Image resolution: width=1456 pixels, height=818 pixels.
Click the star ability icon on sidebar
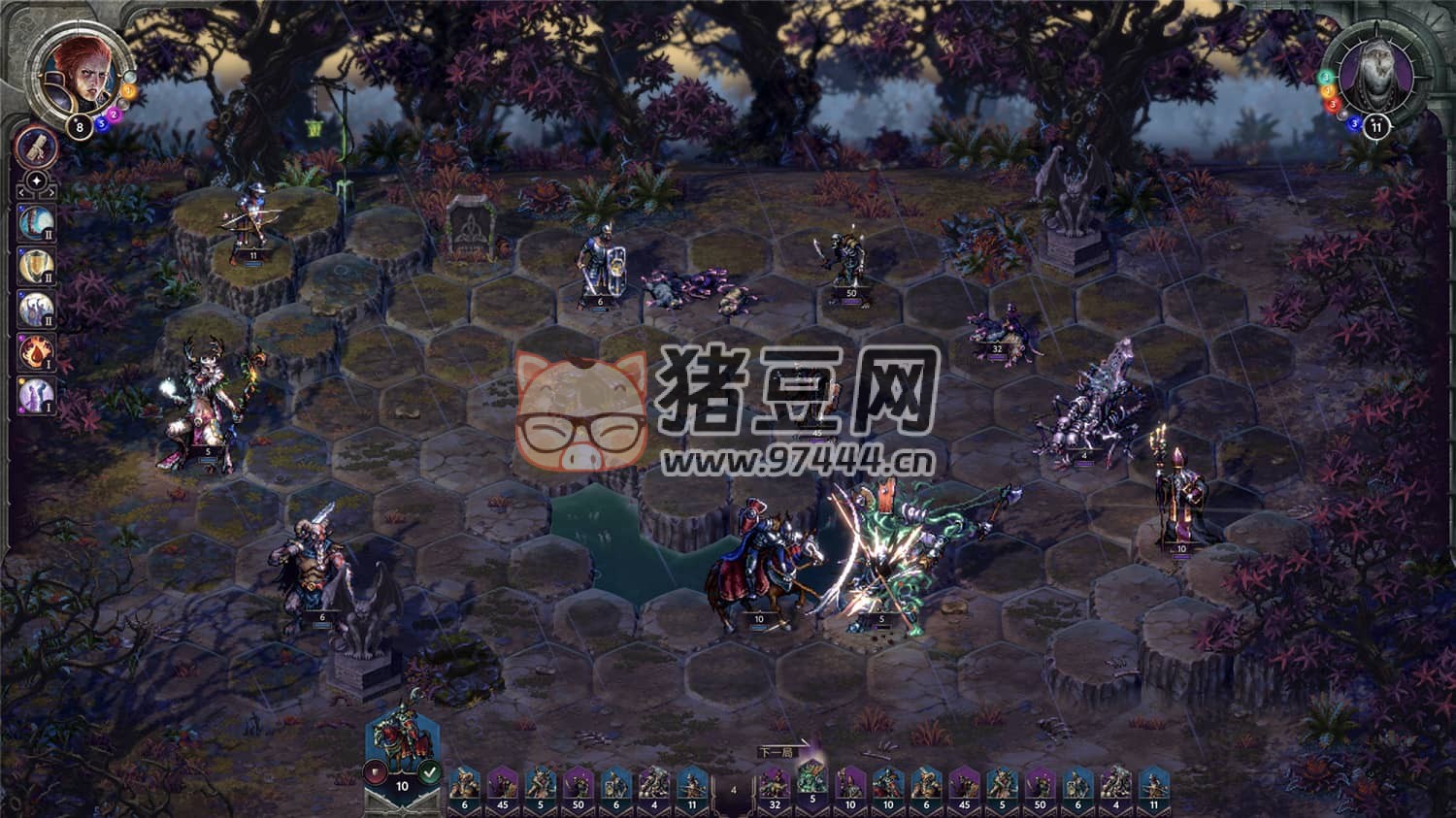(x=37, y=180)
